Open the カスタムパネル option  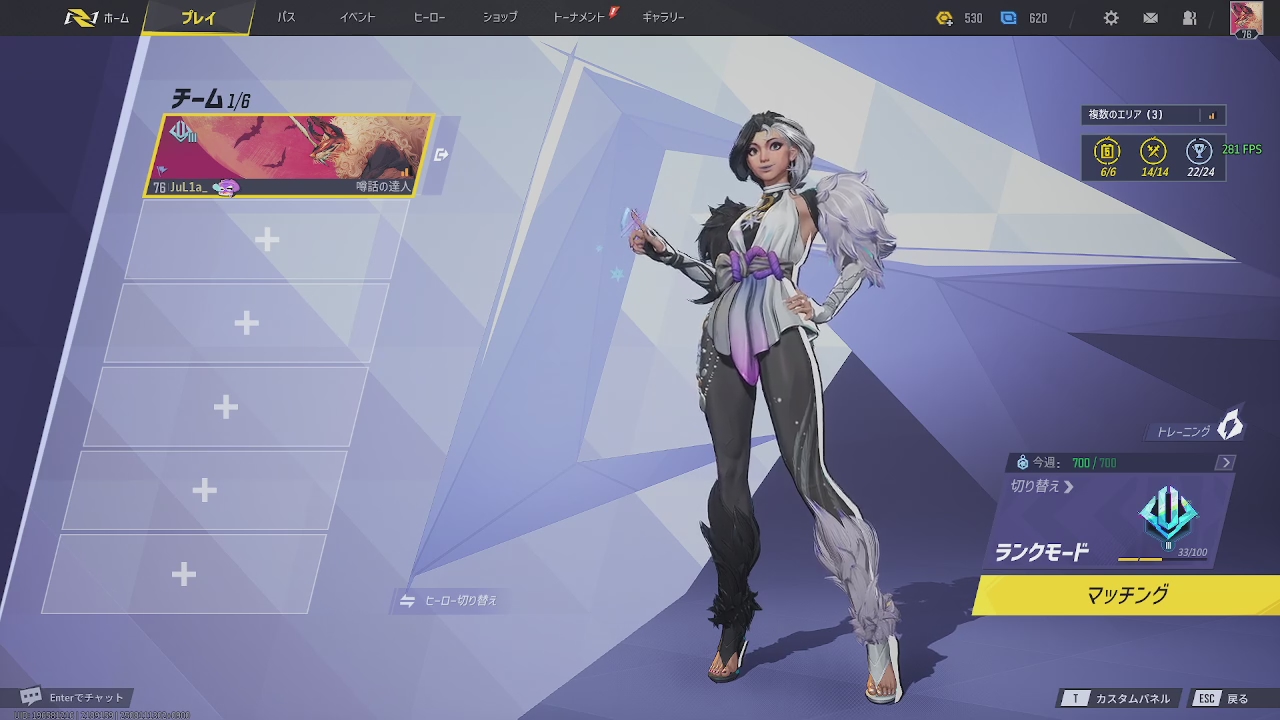[x=1121, y=699]
